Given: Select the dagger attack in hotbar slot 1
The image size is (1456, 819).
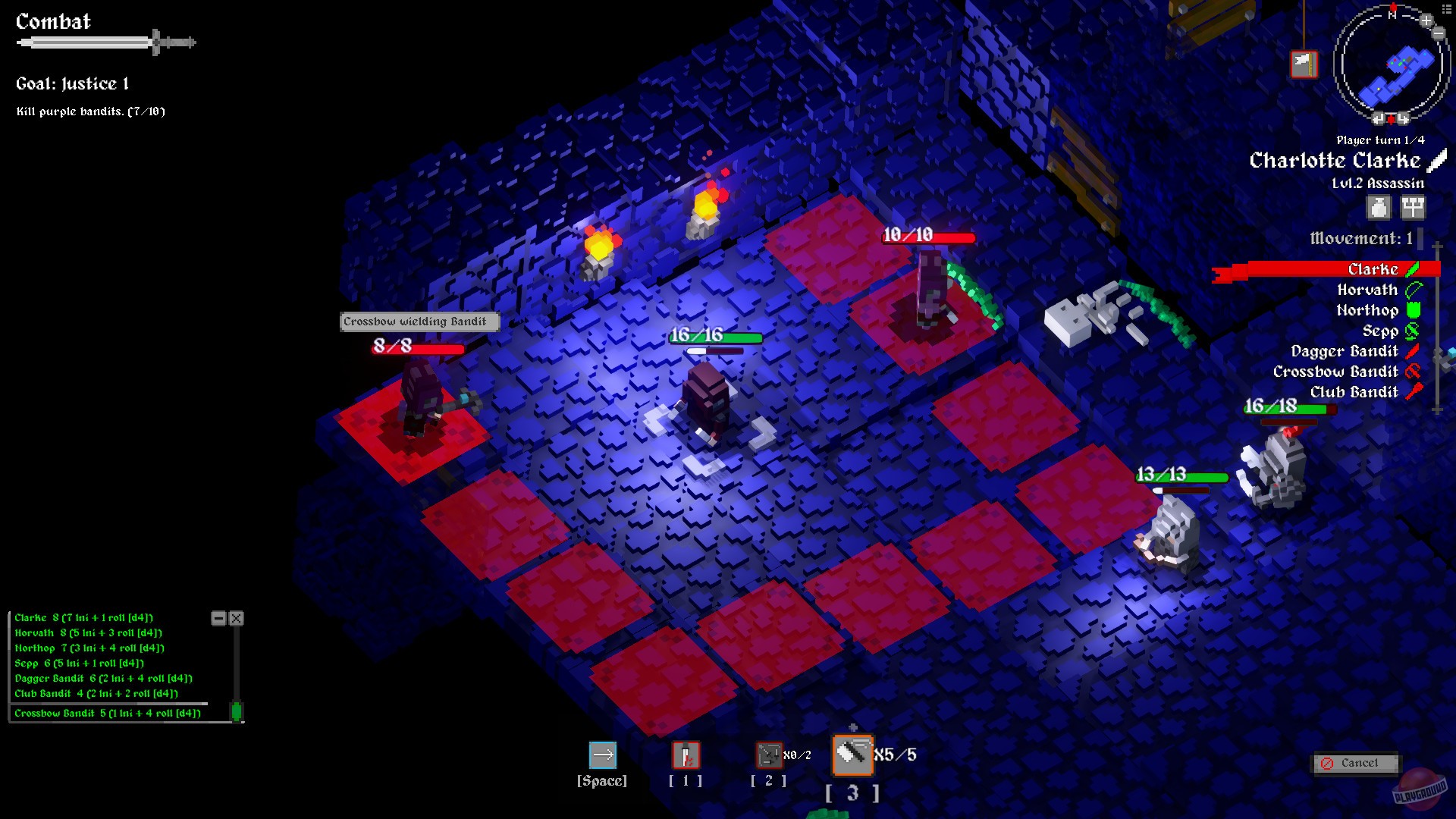Looking at the screenshot, I should (x=685, y=755).
